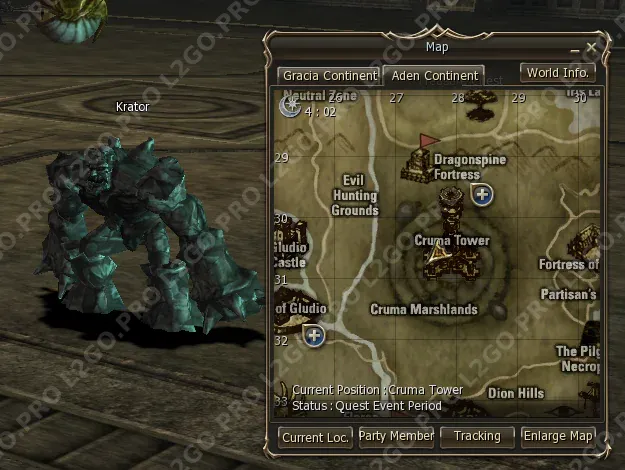Activate the Tracking button
Viewport: 625px width, 470px height.
(x=477, y=436)
